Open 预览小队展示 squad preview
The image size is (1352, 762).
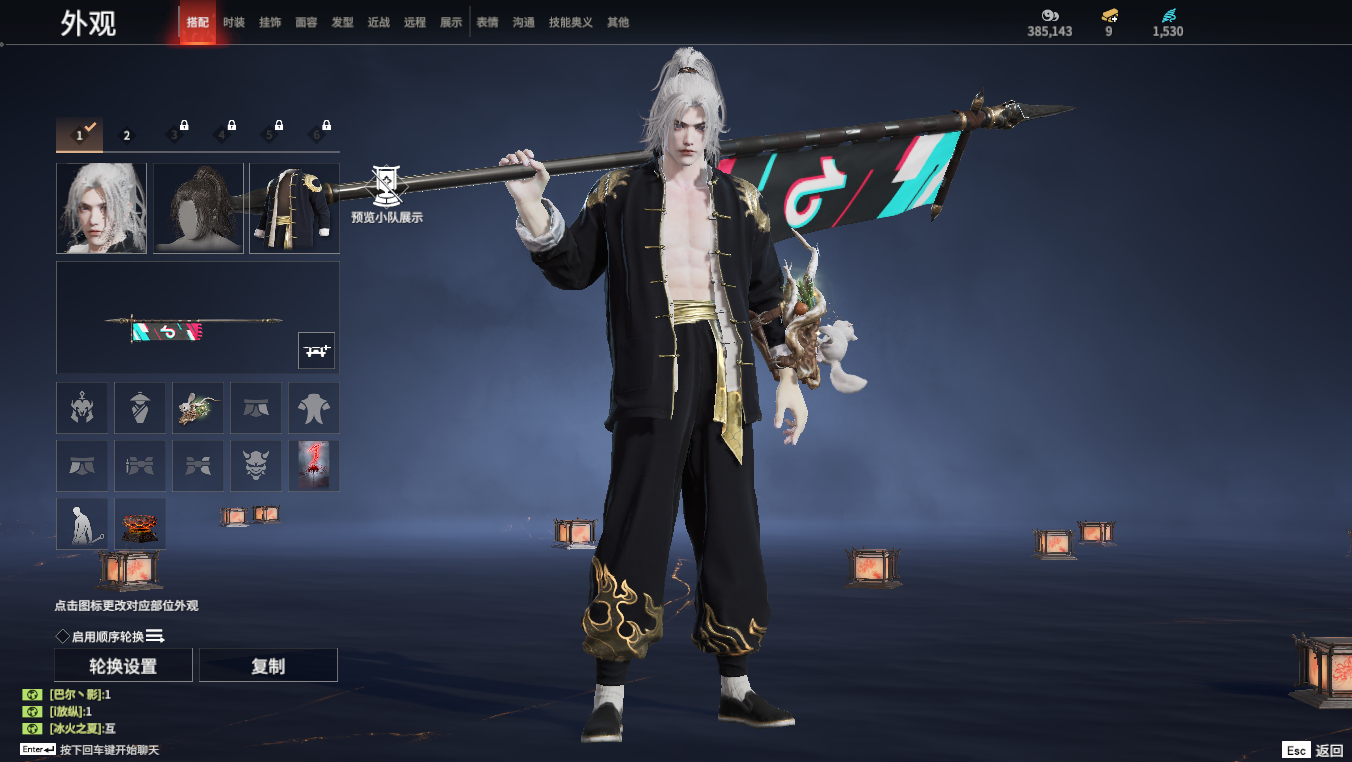[x=387, y=193]
